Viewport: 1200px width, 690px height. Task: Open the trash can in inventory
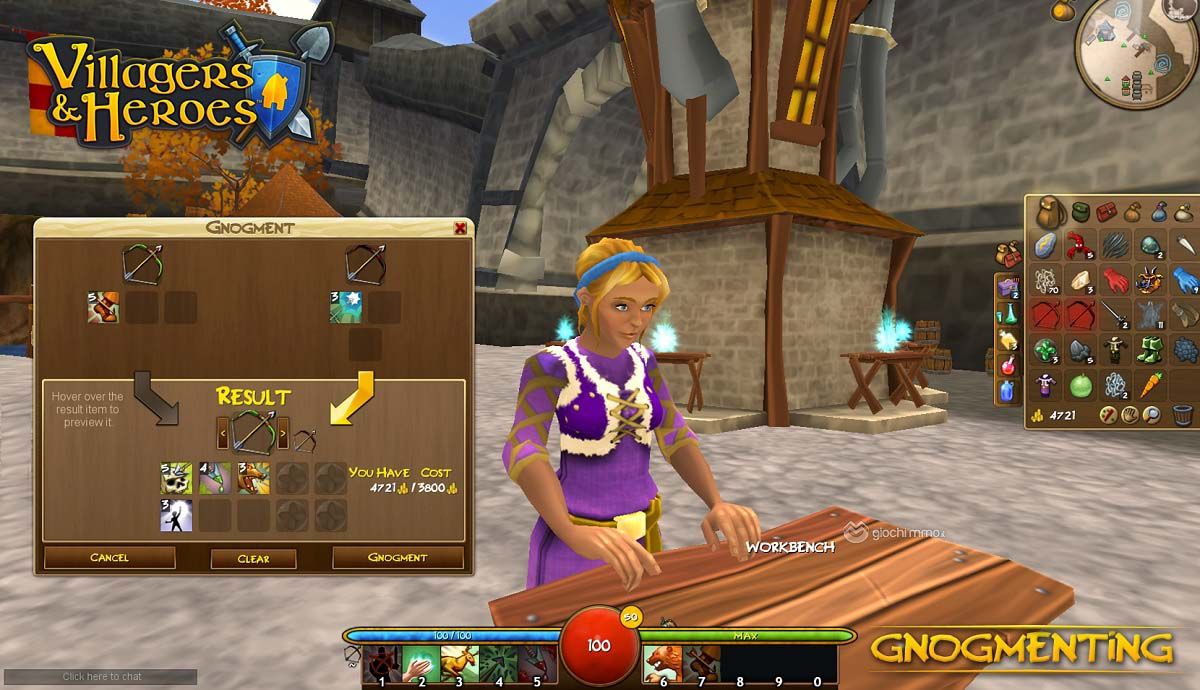1183,414
